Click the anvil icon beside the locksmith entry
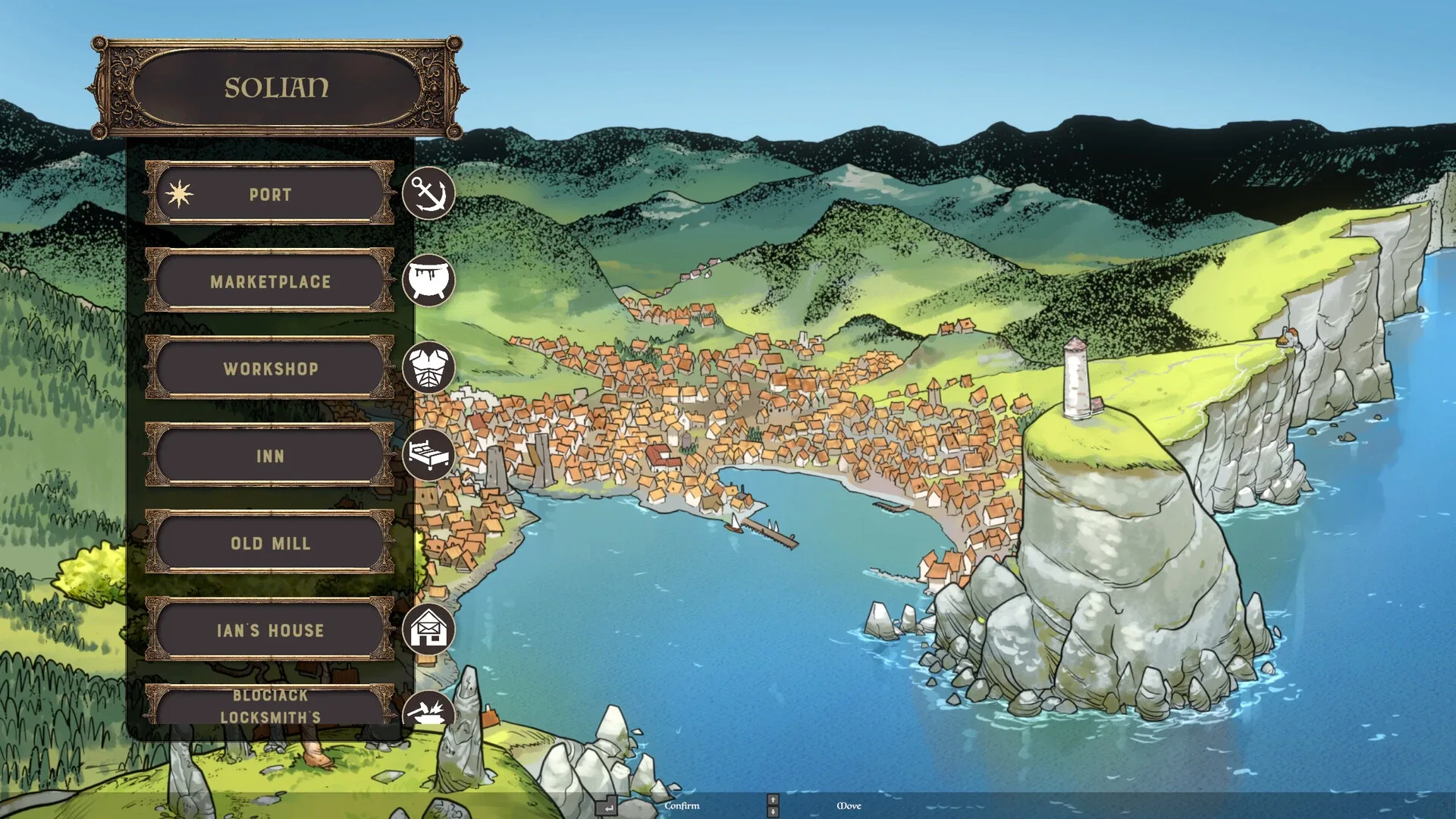The height and width of the screenshot is (819, 1456). 428,711
